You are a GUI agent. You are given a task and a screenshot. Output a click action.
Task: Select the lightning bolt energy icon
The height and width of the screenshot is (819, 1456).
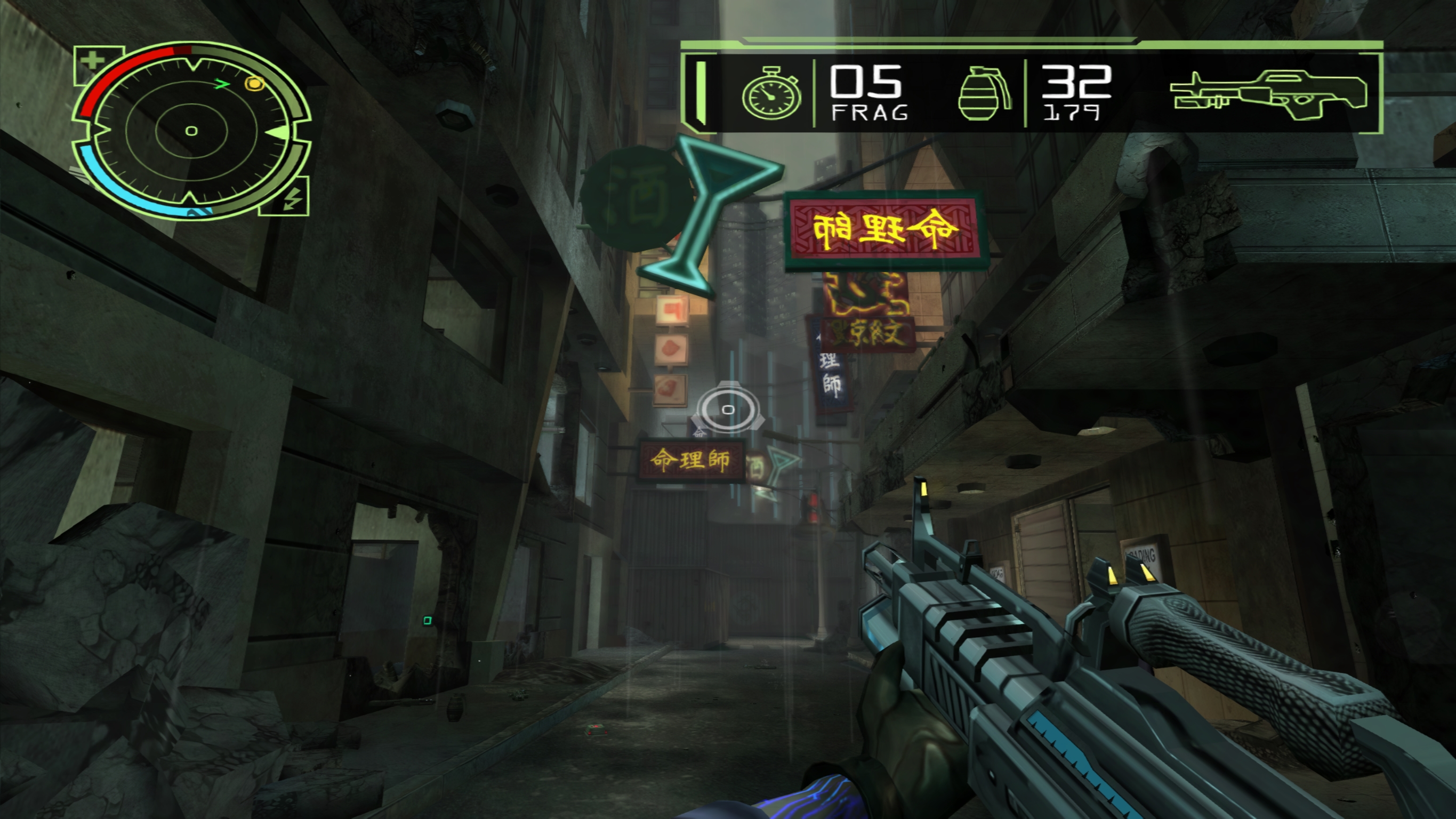click(x=292, y=199)
